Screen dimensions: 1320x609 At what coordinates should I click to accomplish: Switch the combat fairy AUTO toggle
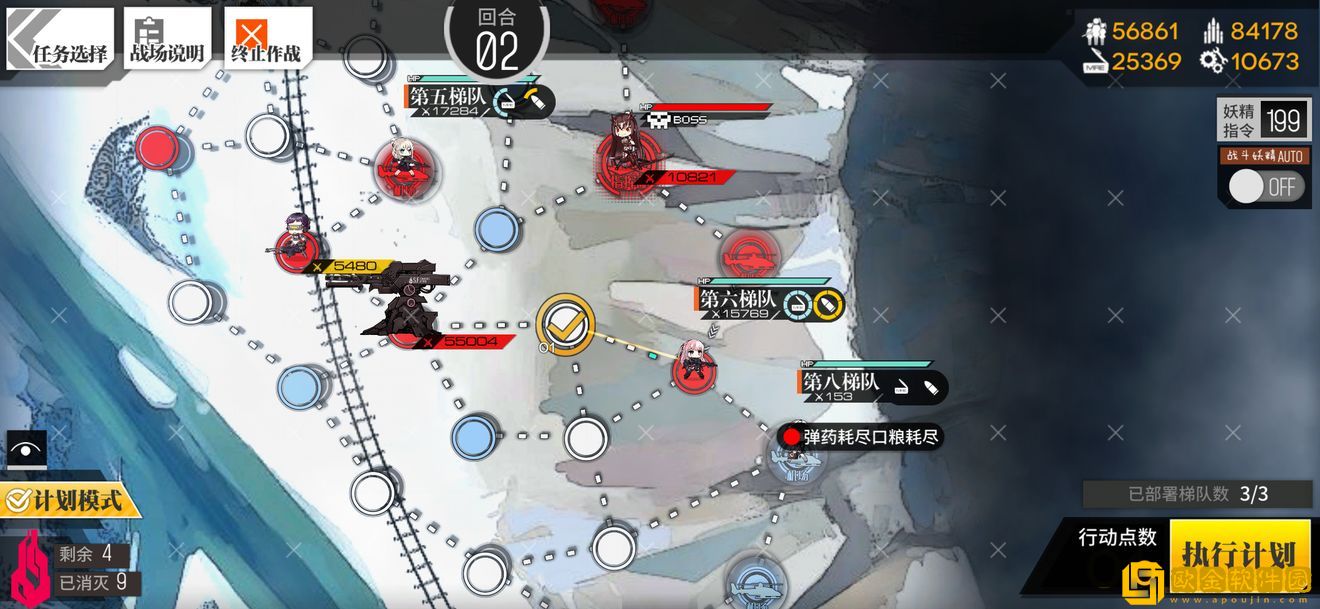click(1265, 186)
